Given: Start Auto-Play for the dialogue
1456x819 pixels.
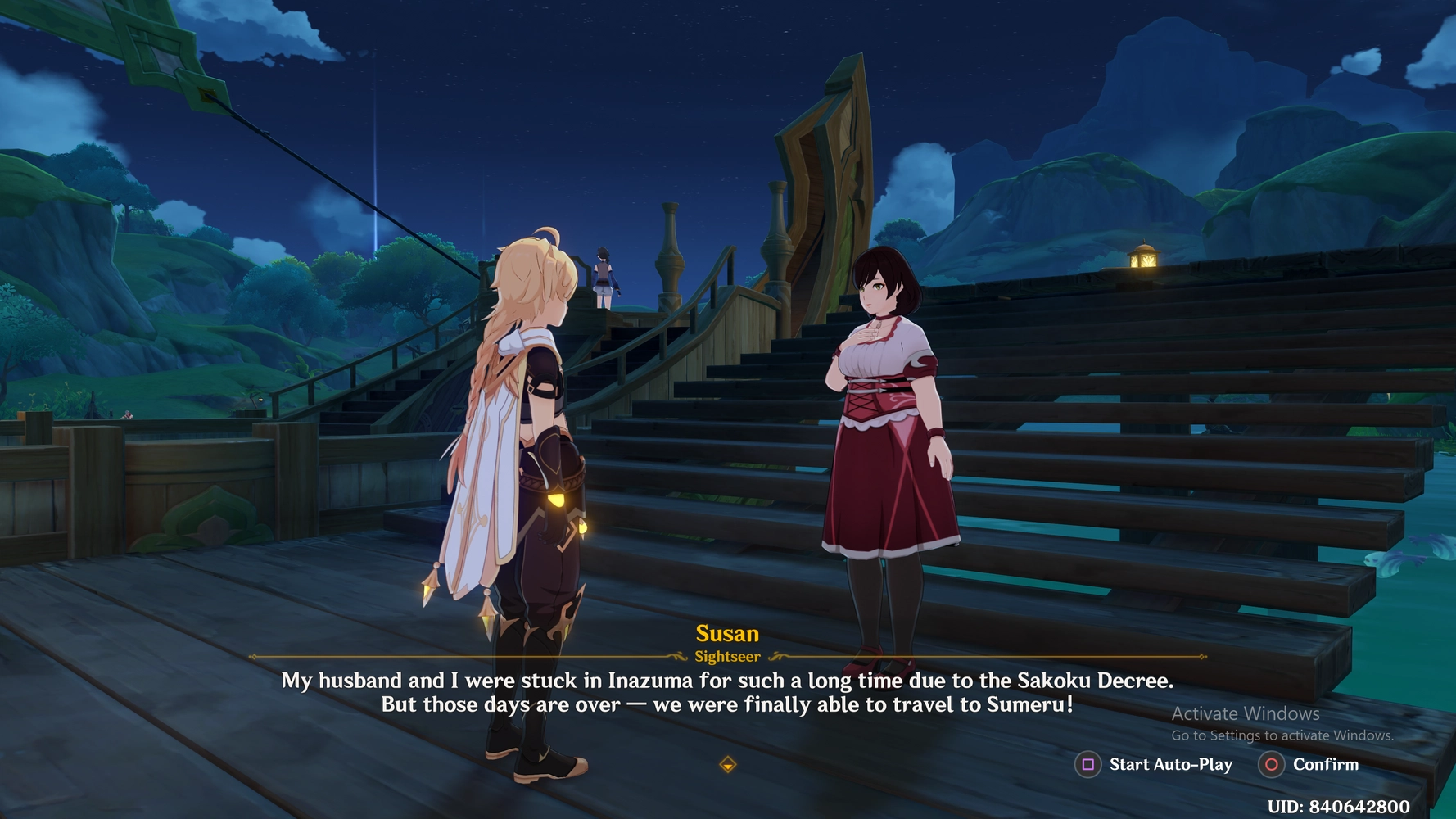Looking at the screenshot, I should coord(1169,765).
